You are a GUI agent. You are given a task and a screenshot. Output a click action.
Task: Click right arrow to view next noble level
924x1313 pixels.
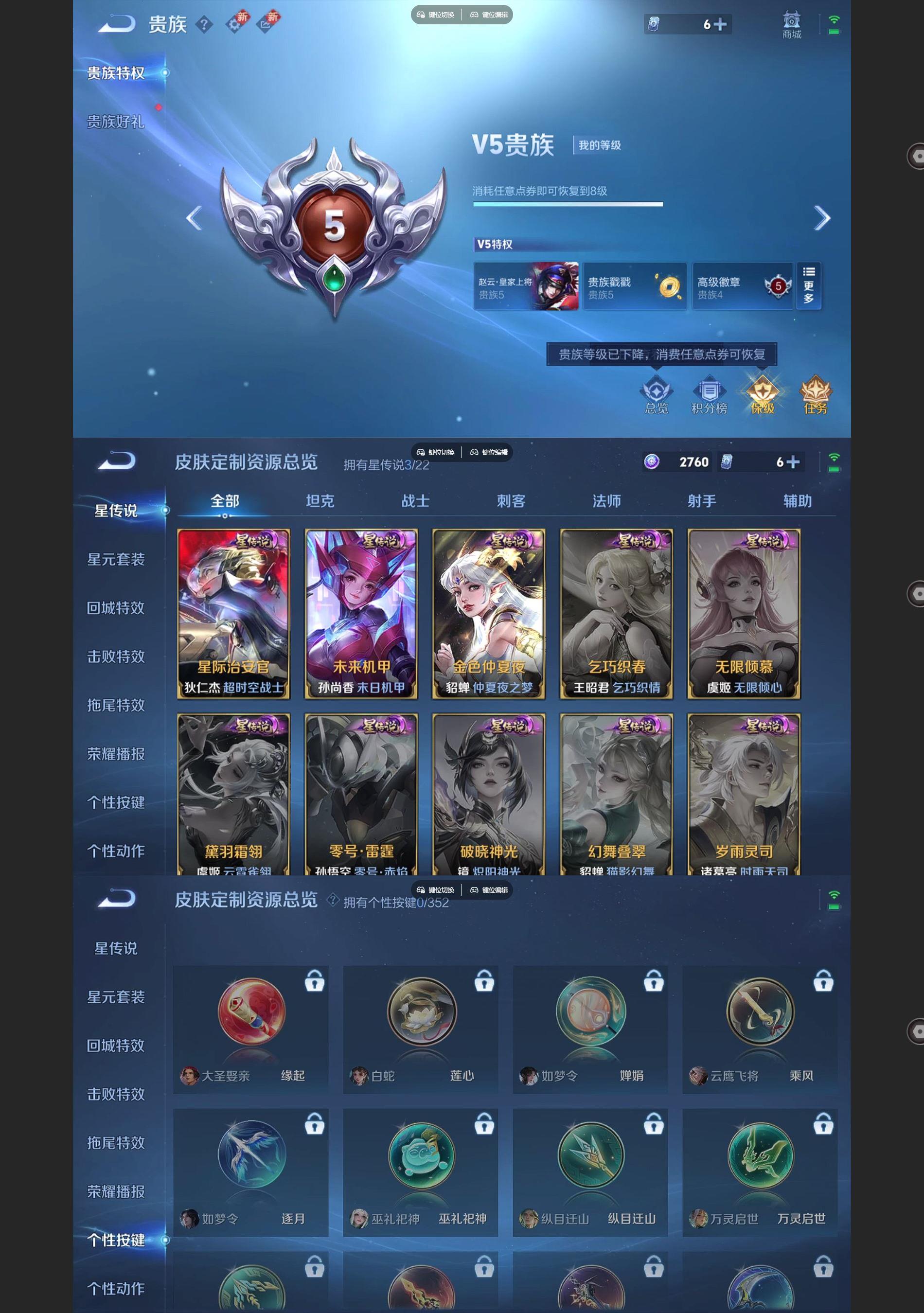click(x=823, y=218)
